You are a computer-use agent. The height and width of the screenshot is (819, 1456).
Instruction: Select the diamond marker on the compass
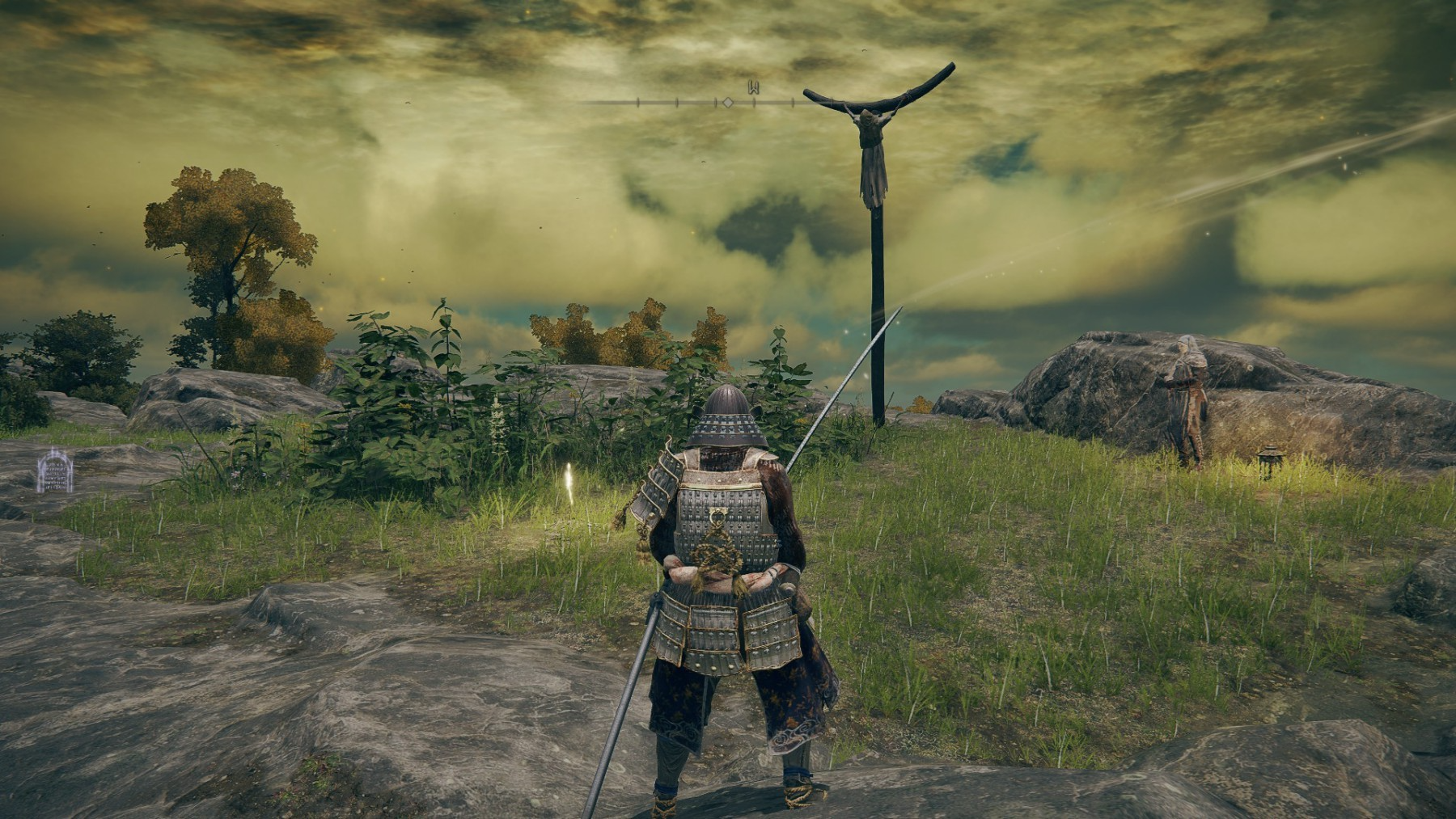coord(728,103)
